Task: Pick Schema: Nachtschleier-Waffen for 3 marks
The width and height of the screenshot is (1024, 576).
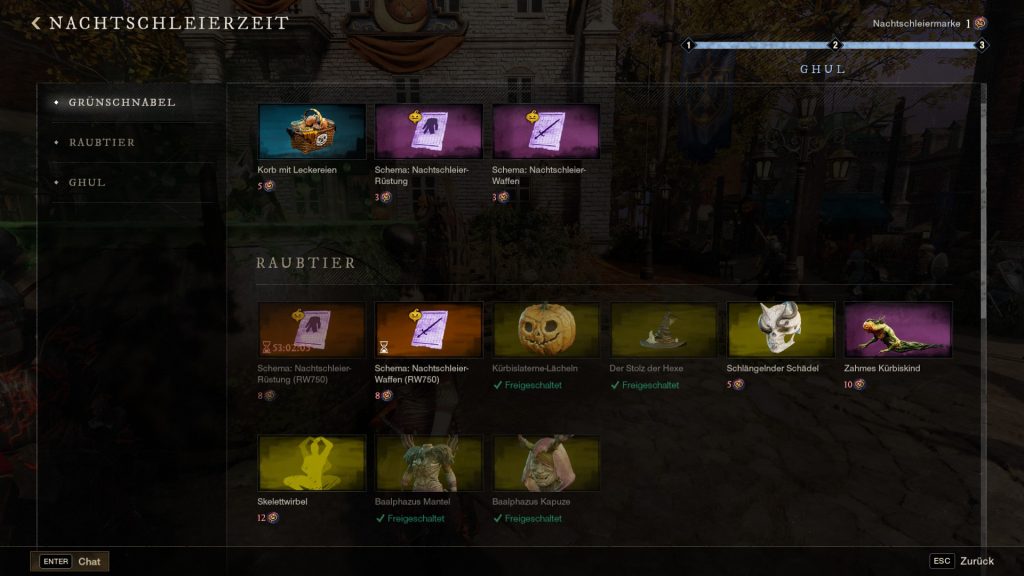Action: [545, 132]
